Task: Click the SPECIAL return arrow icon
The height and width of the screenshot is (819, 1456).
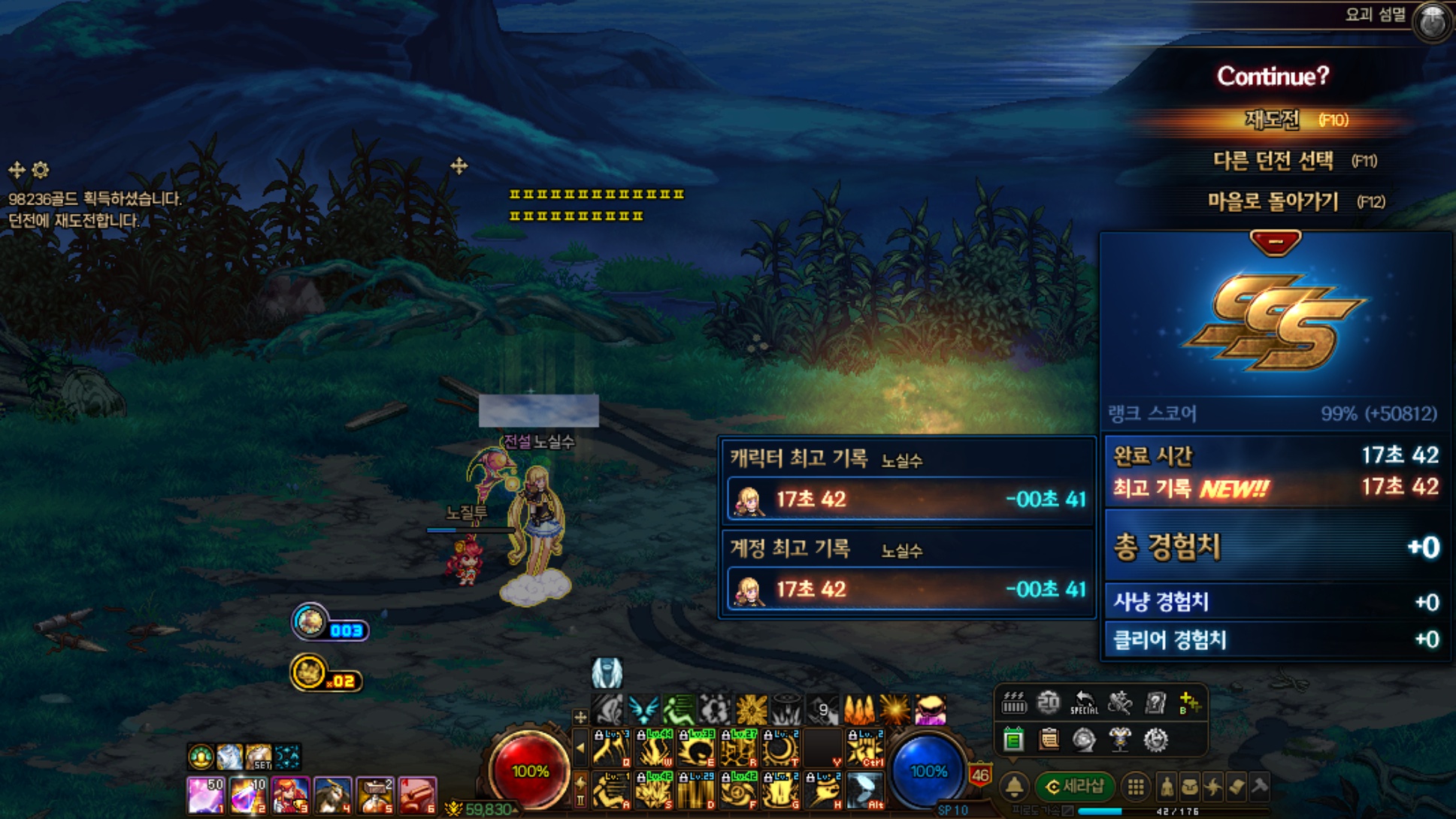Action: (x=1083, y=703)
